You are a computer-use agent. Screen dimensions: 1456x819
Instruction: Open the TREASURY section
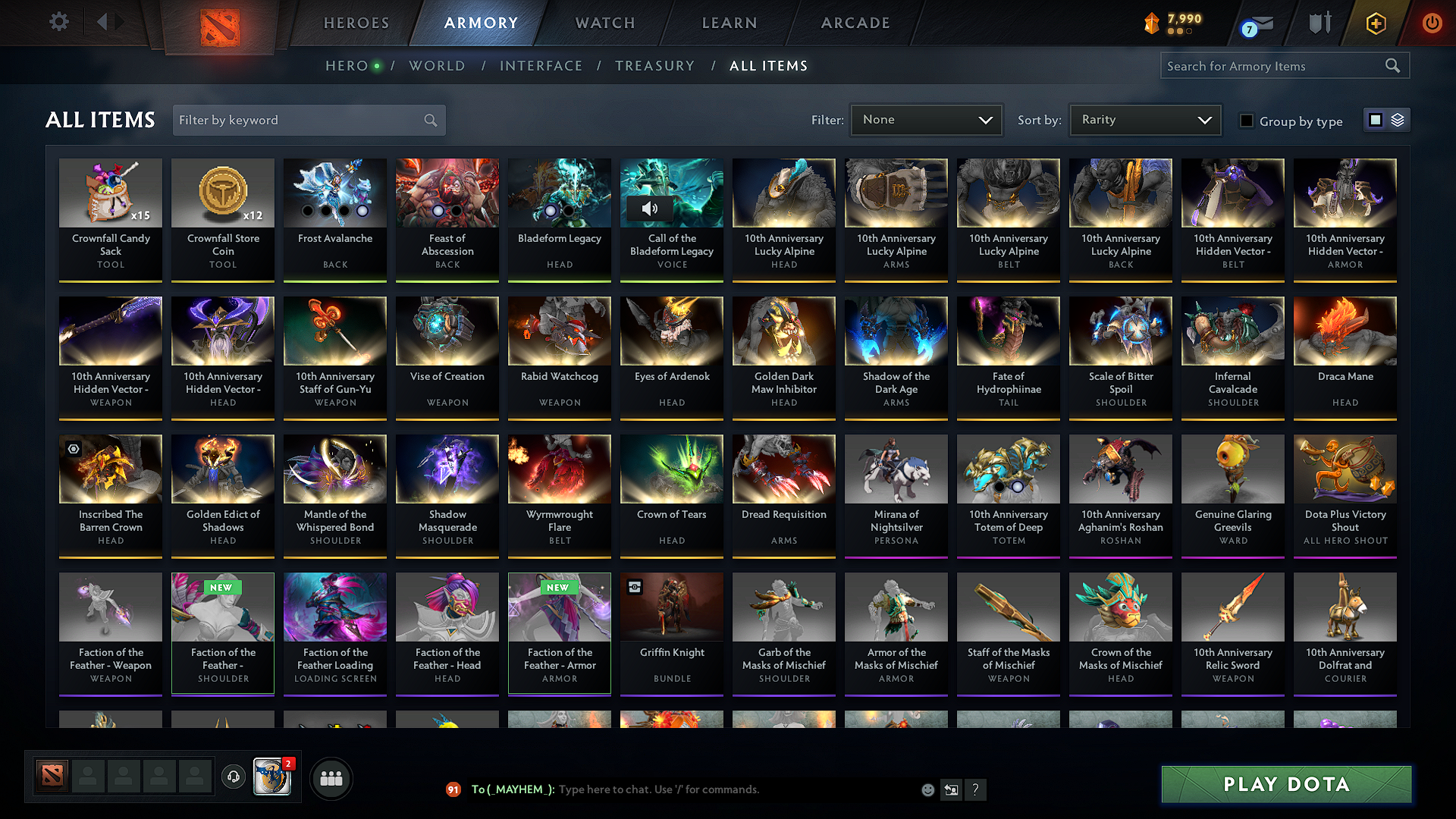click(654, 65)
